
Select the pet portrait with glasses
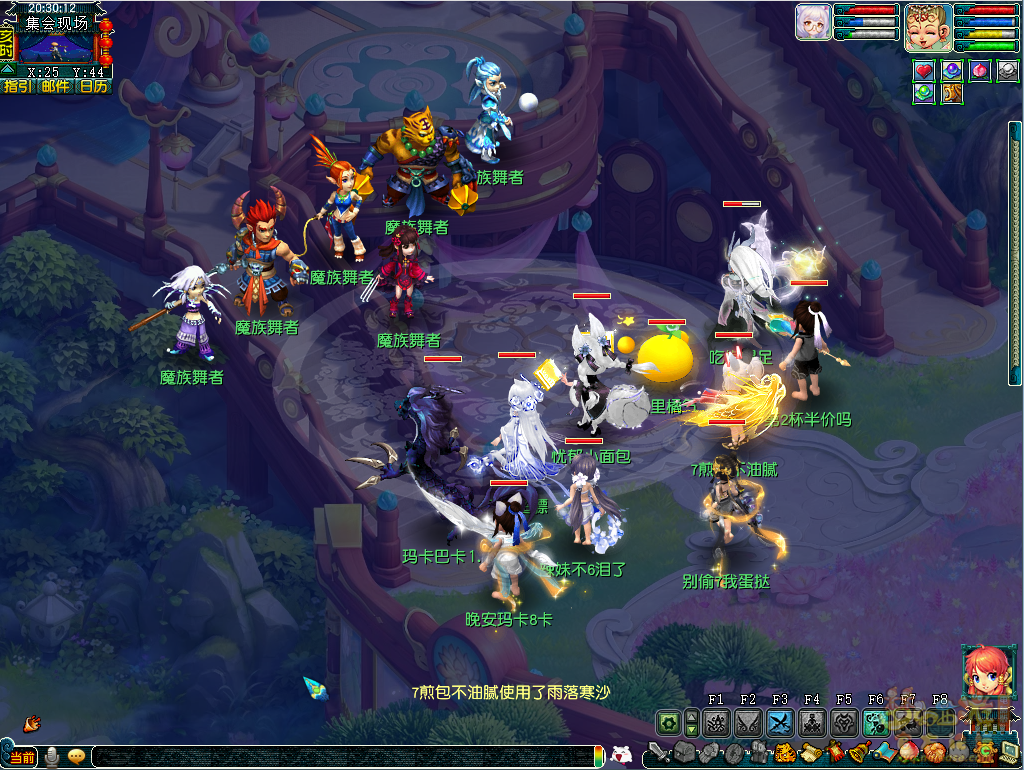pyautogui.click(x=813, y=22)
